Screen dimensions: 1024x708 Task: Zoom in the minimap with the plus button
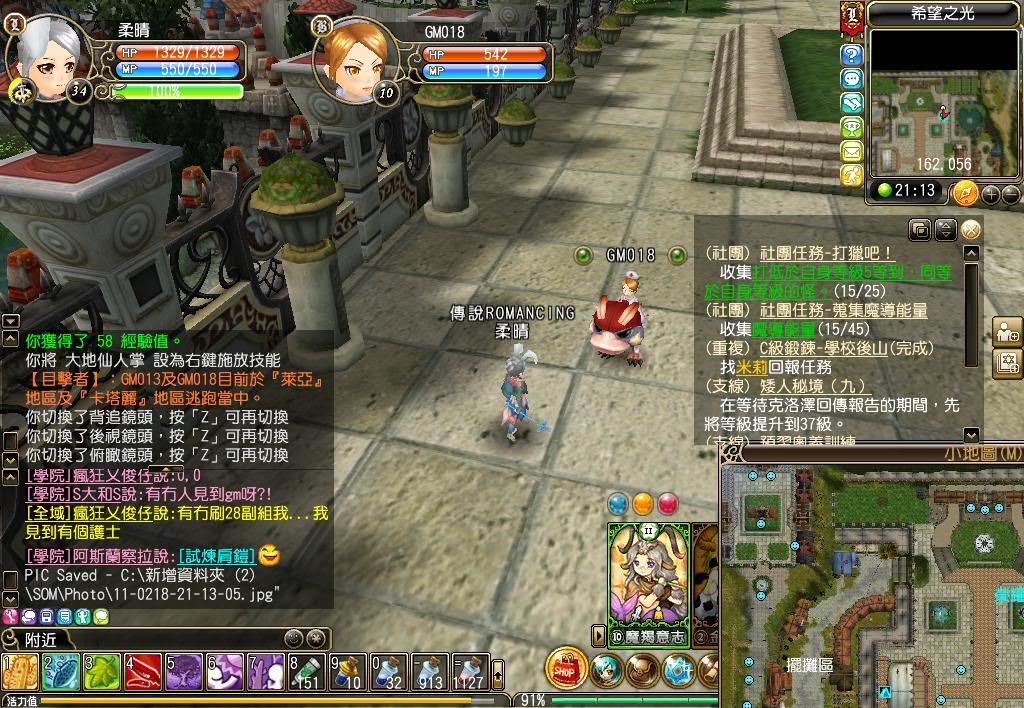click(991, 193)
